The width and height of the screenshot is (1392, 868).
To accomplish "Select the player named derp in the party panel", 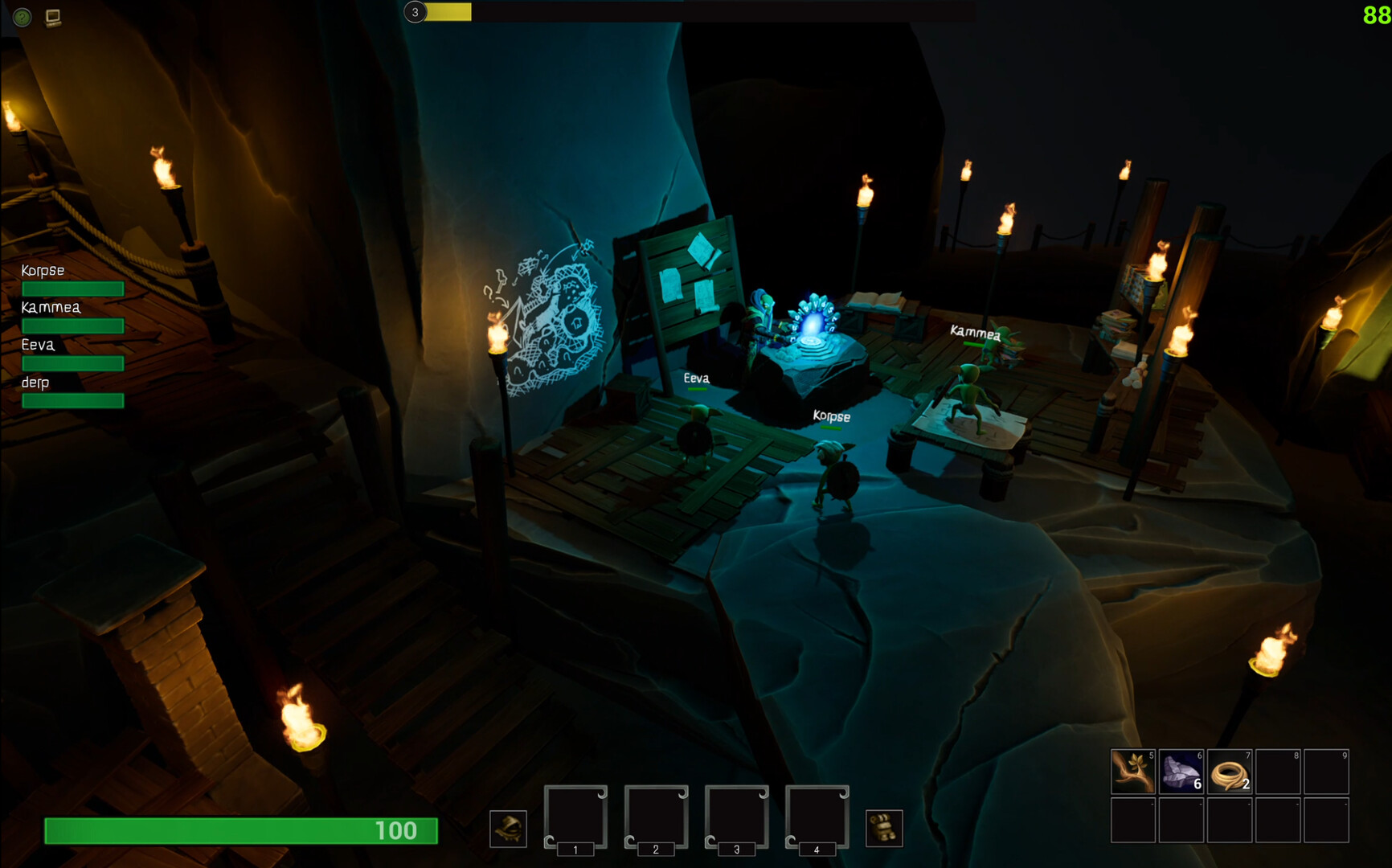I will tap(35, 383).
